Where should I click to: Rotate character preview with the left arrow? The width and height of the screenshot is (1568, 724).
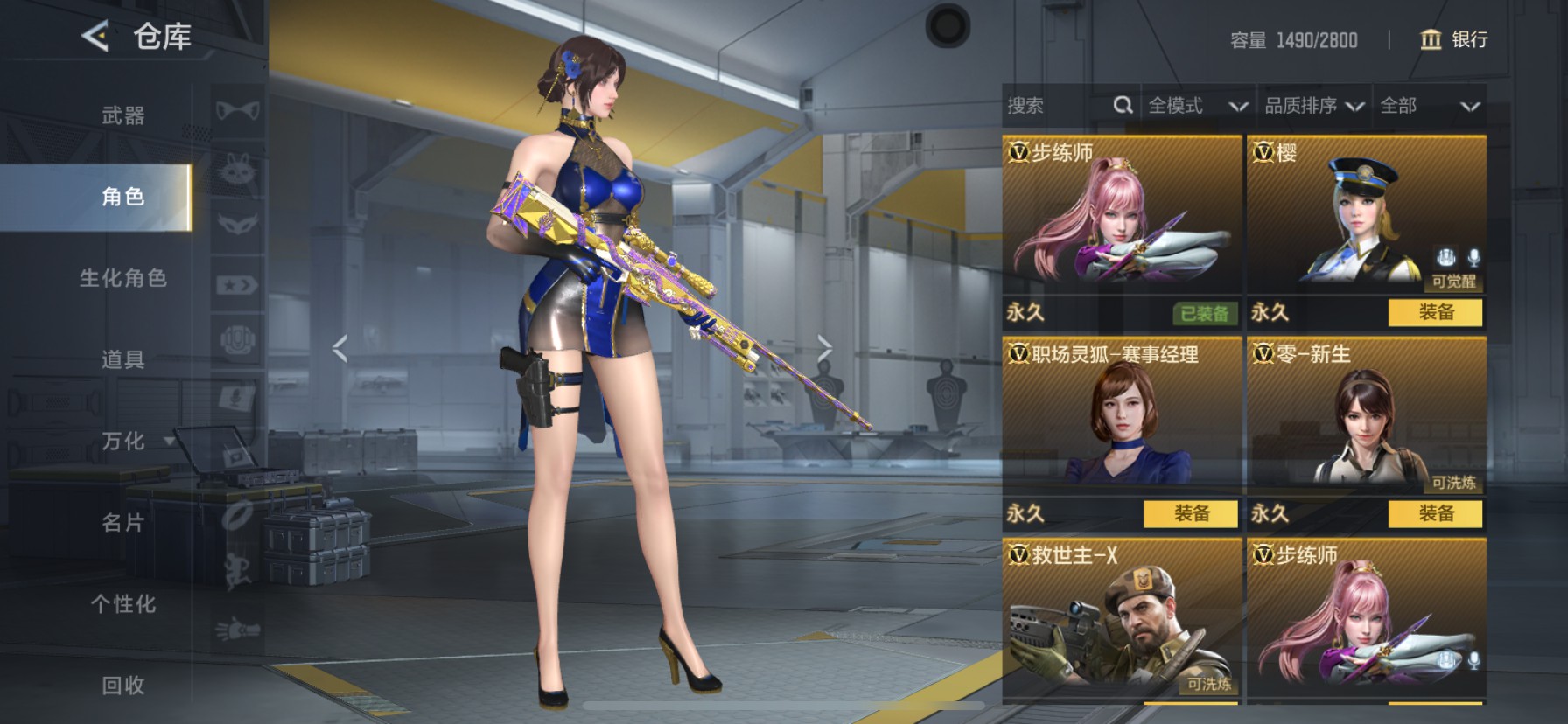340,348
